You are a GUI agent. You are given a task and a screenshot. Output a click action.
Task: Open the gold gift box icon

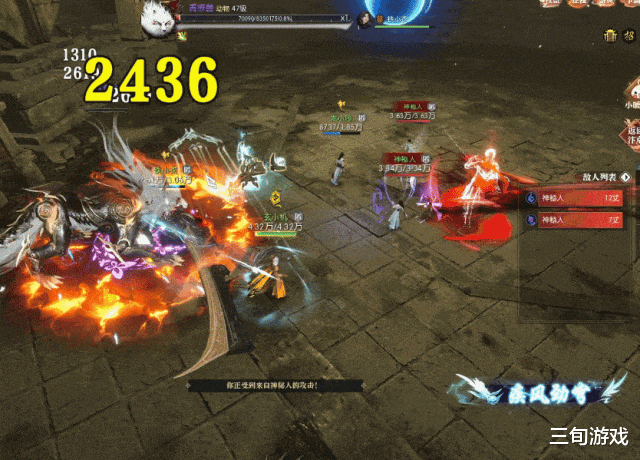pos(610,36)
